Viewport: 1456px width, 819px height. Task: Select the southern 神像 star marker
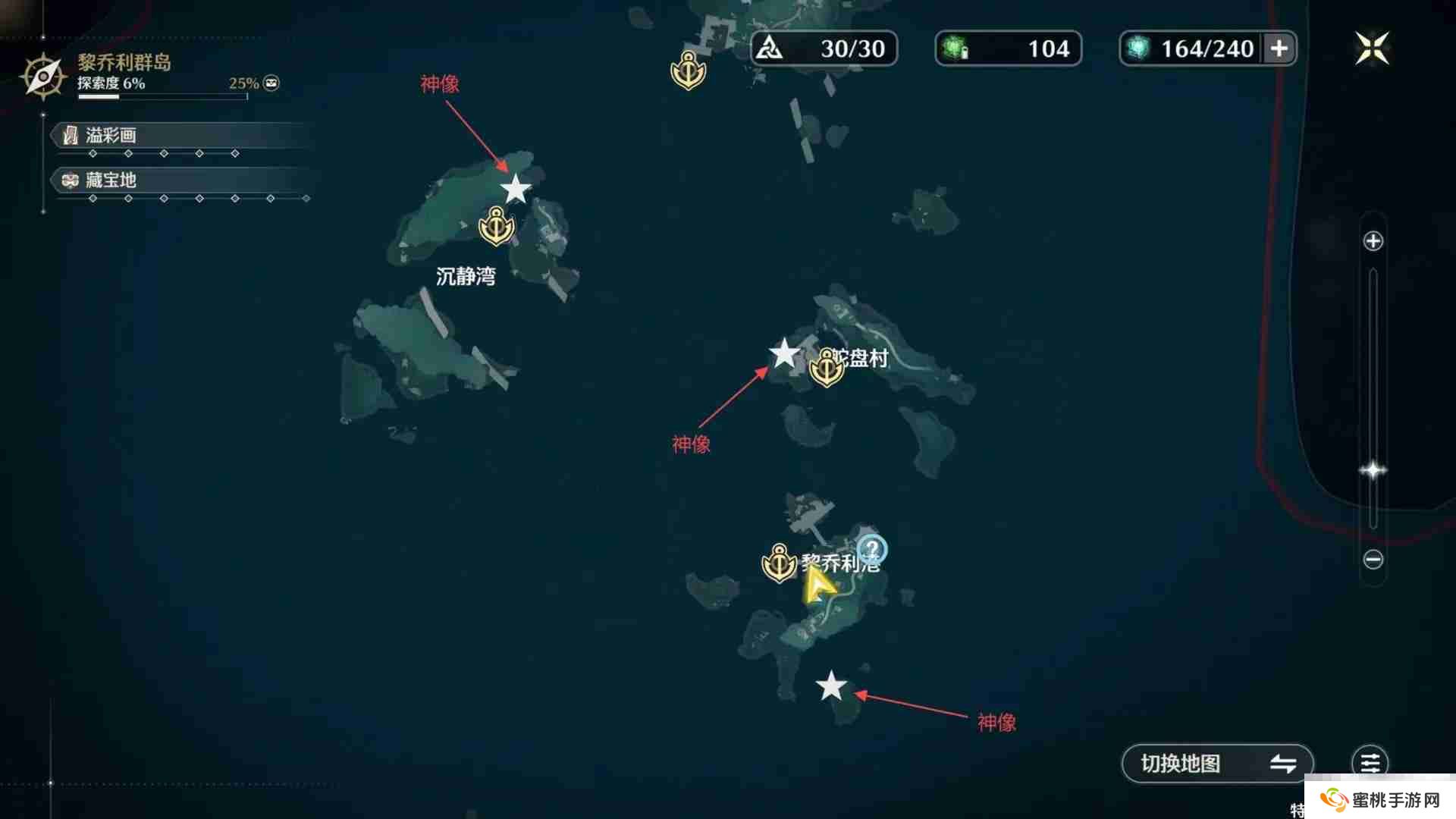click(831, 686)
